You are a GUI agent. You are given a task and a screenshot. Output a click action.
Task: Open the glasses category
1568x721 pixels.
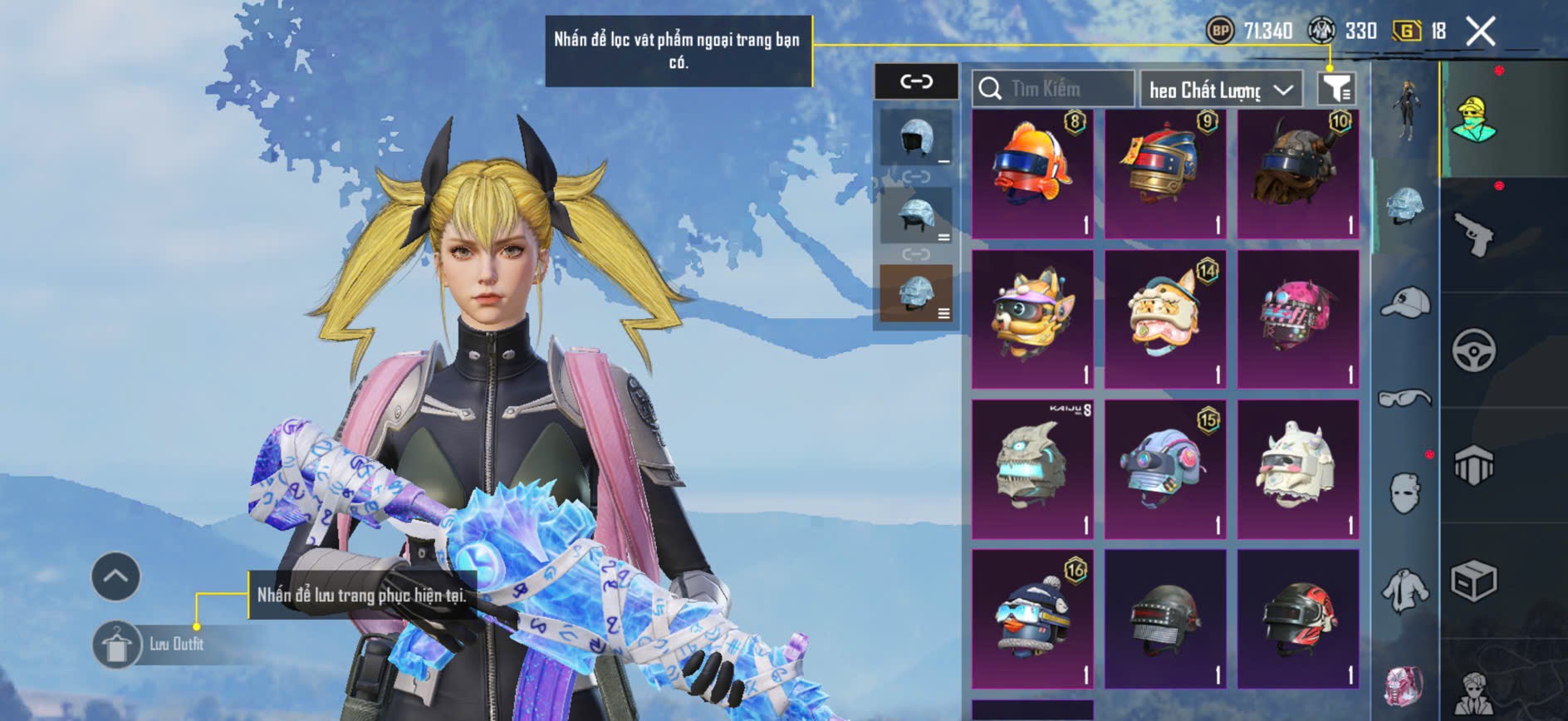click(1405, 399)
